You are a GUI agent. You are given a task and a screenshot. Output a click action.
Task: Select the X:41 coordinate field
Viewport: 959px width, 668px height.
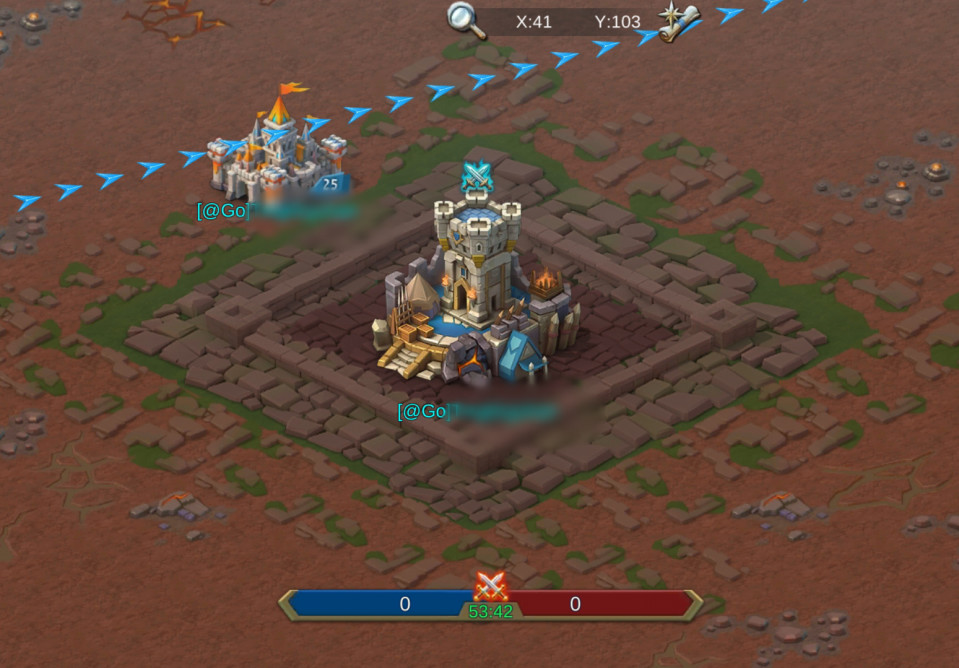(x=533, y=21)
